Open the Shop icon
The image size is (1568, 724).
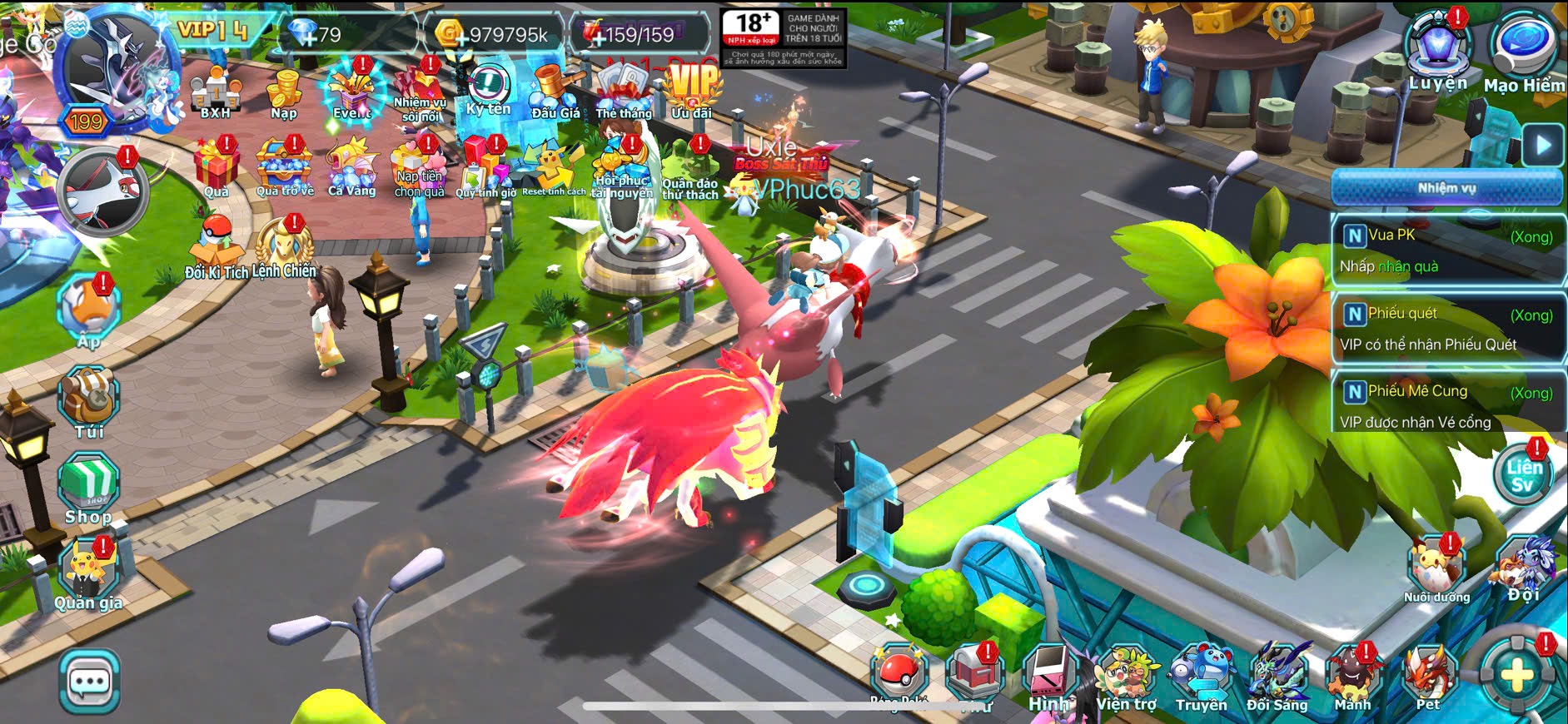pos(88,489)
